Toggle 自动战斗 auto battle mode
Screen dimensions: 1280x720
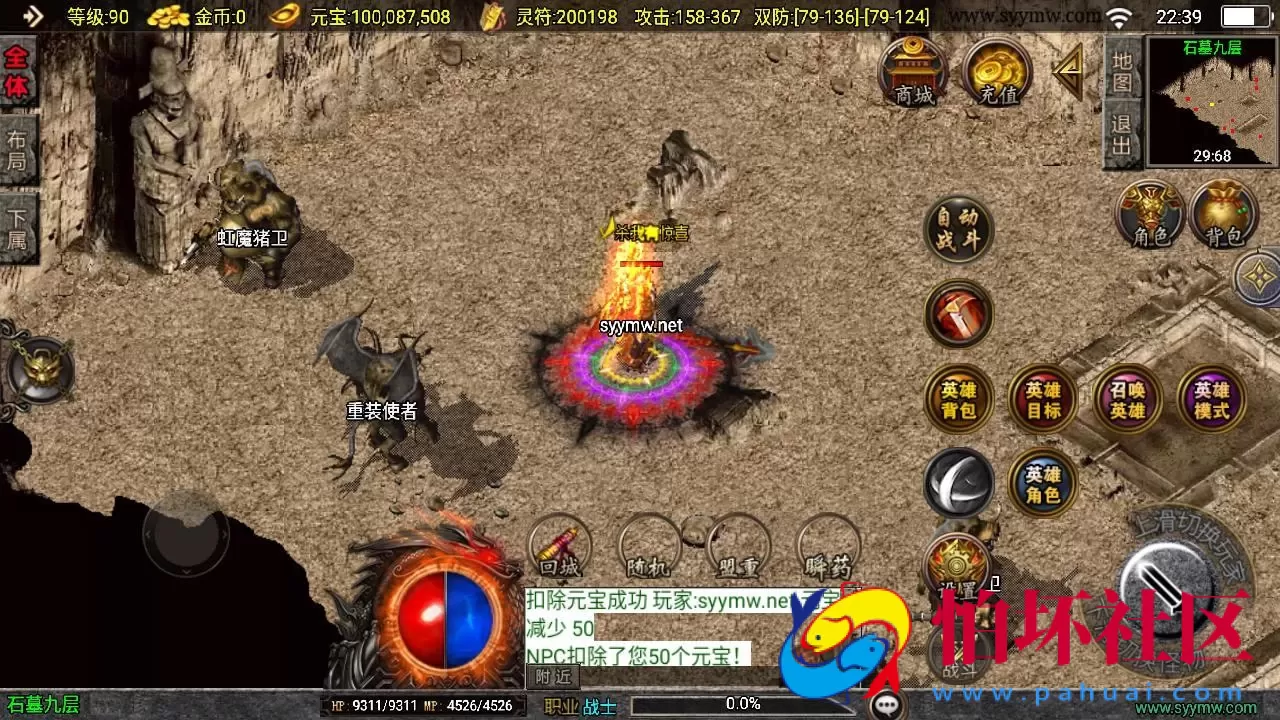point(958,230)
